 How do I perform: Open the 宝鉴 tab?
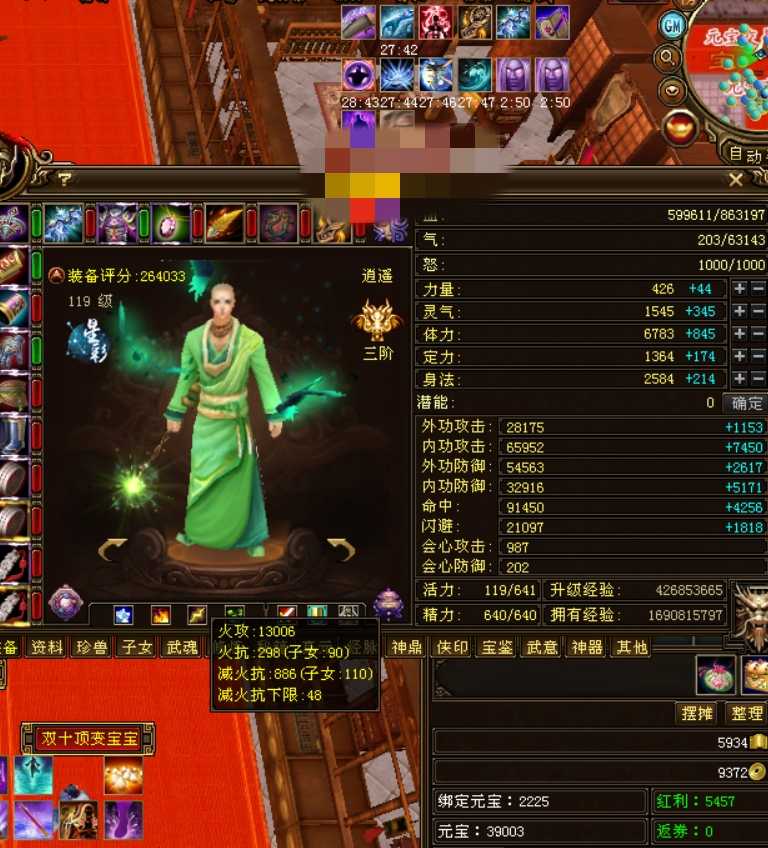click(497, 647)
